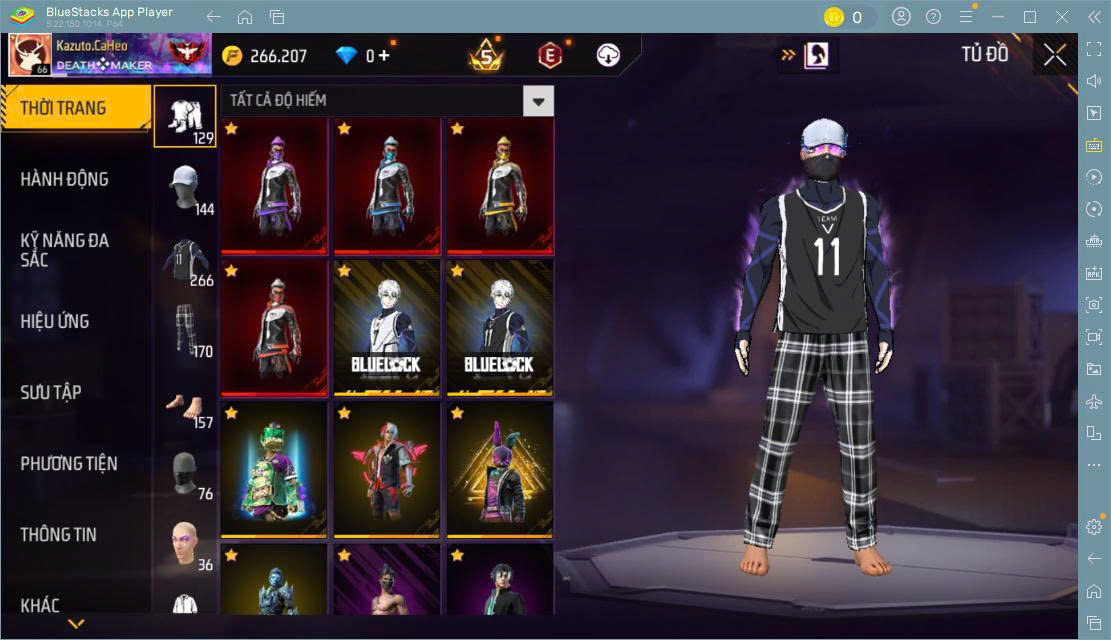
Task: Show the Thông Tin section
Action: click(x=59, y=534)
